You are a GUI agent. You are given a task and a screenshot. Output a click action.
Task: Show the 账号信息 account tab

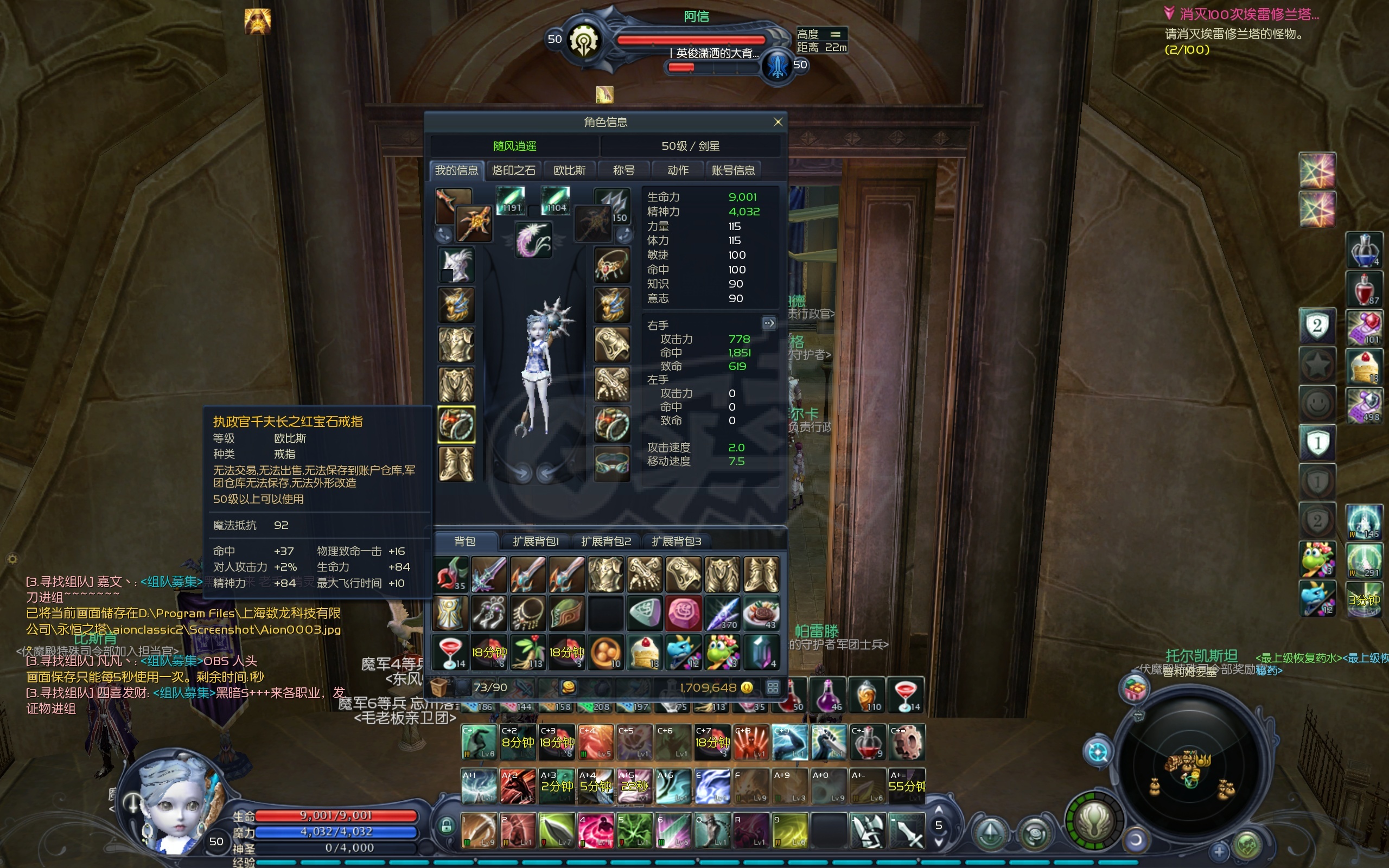tap(733, 170)
